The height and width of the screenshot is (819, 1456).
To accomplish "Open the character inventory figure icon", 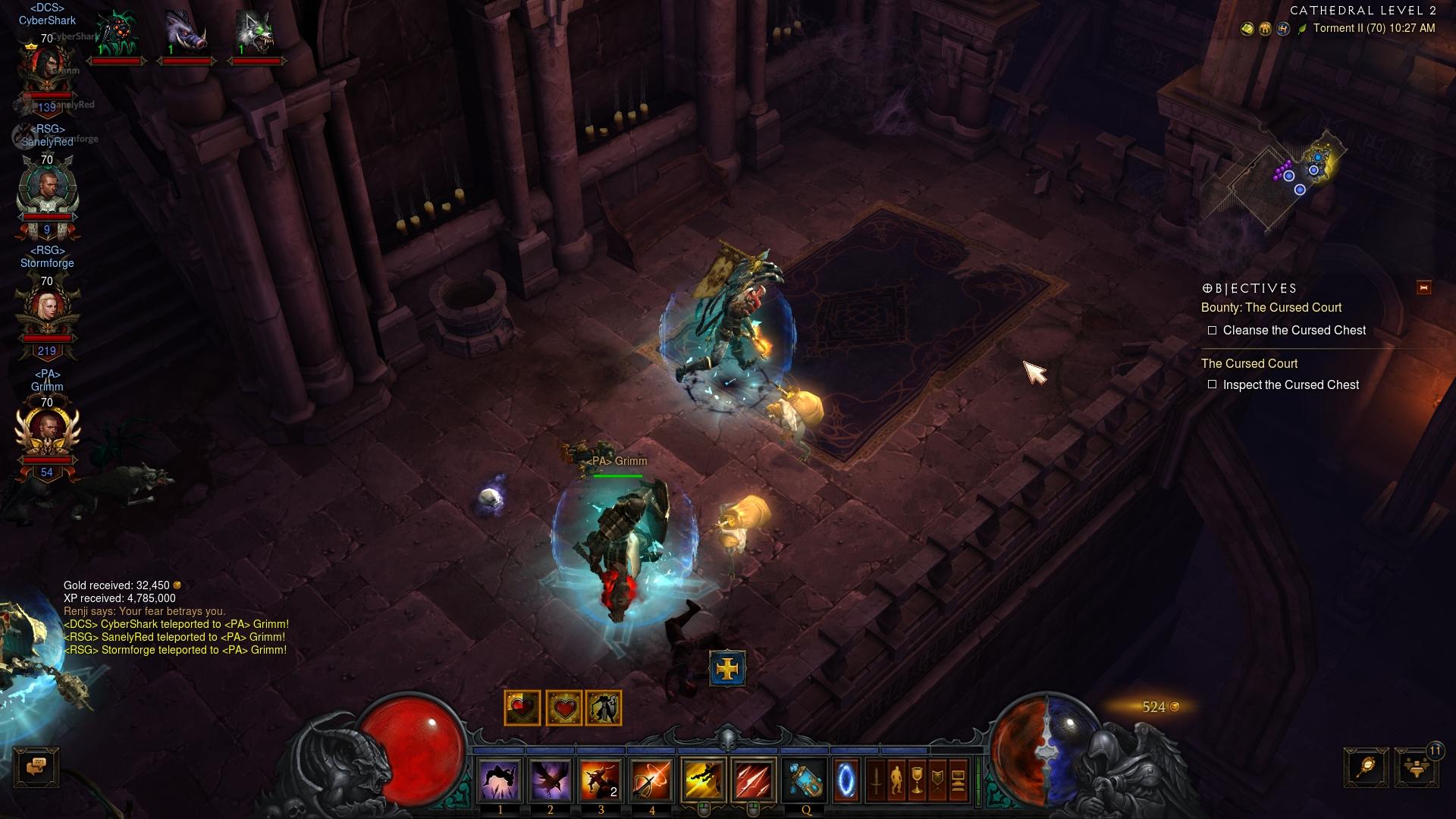I will tap(896, 781).
